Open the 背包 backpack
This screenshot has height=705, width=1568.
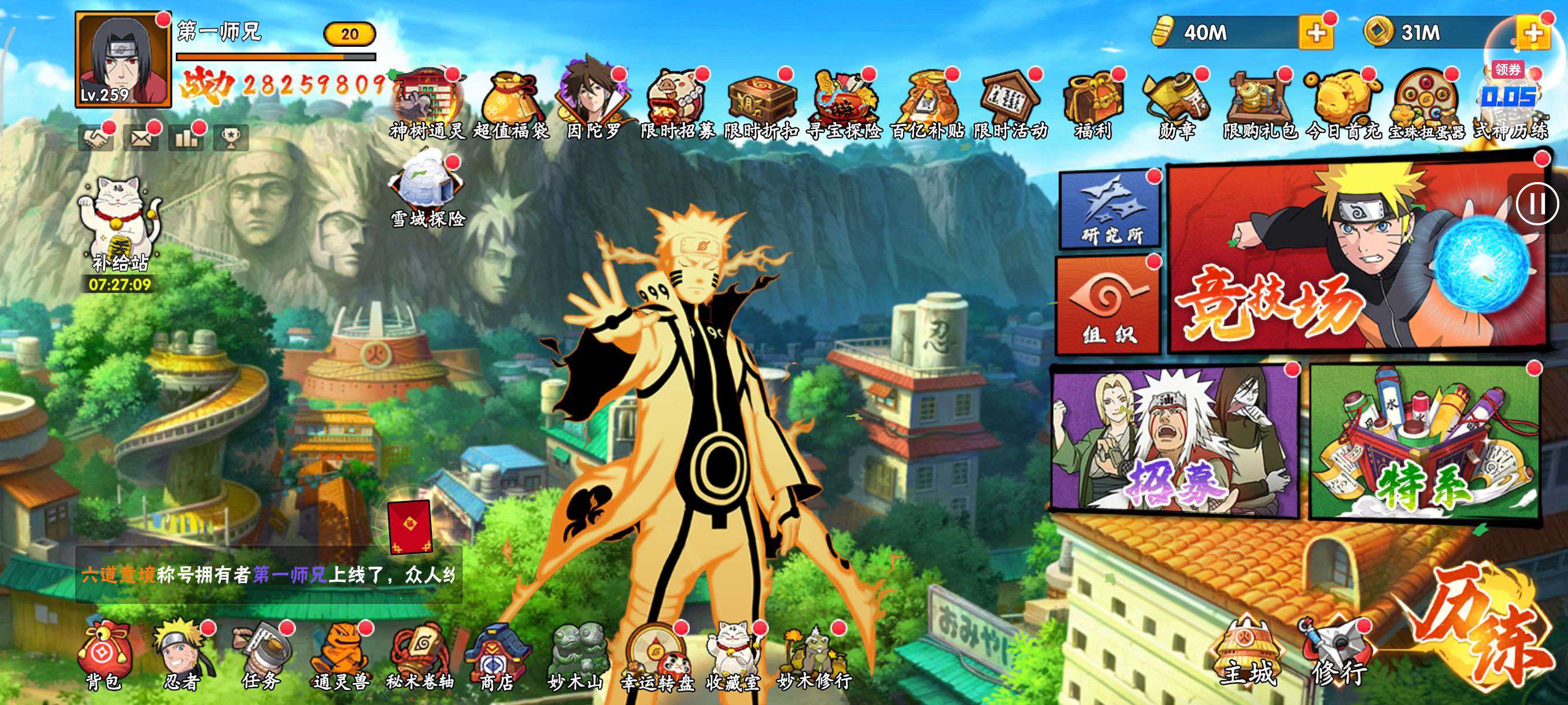103,658
